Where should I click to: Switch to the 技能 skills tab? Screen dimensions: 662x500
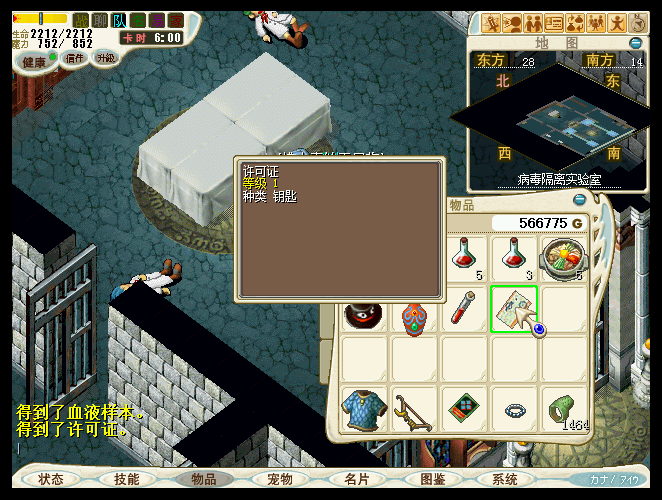[127, 479]
